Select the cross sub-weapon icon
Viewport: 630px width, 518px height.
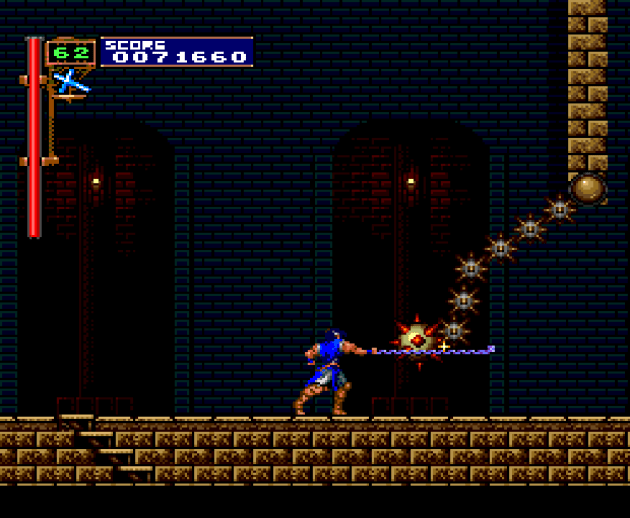(70, 82)
